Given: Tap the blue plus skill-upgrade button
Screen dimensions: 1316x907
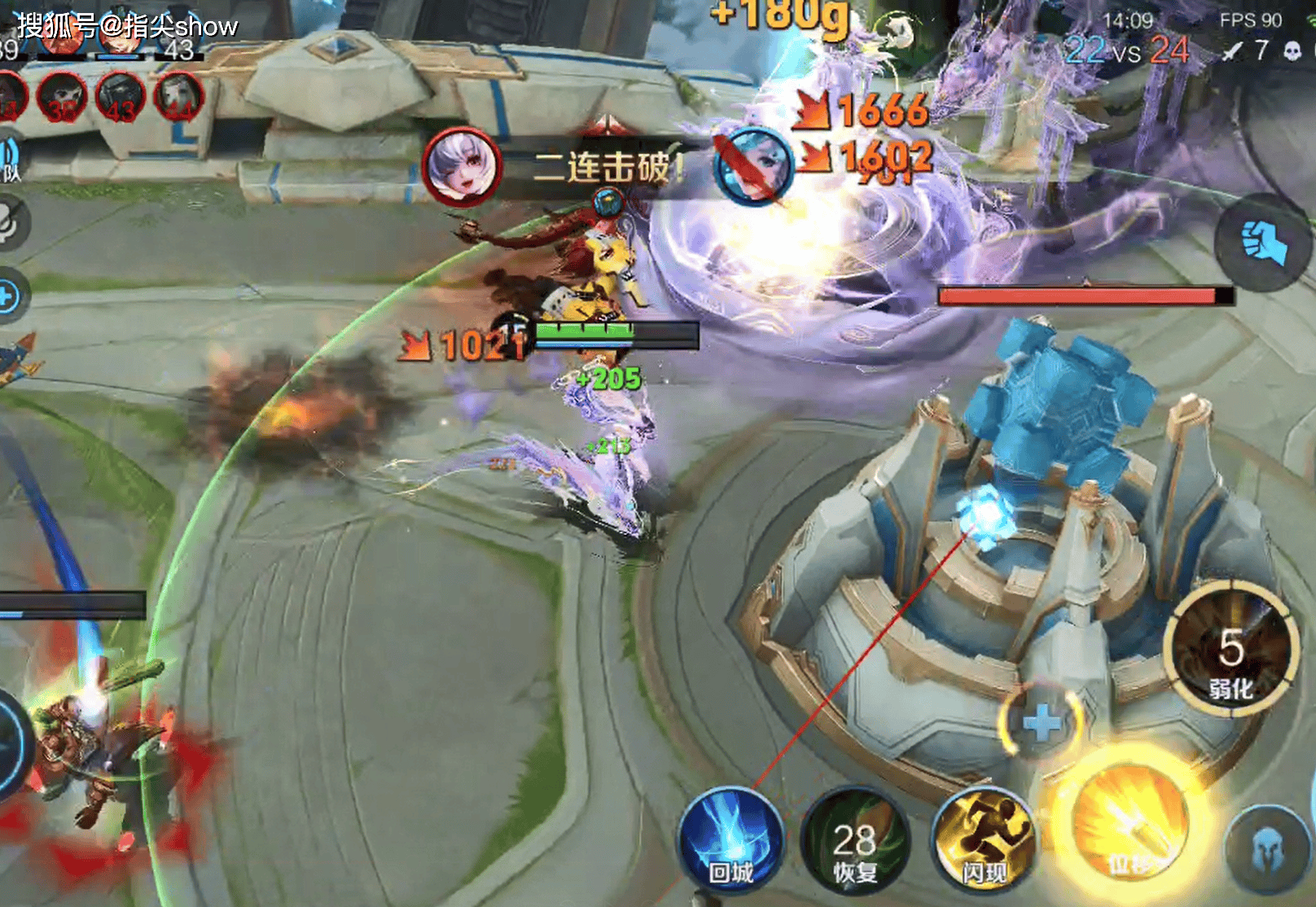Looking at the screenshot, I should pos(1042,722).
